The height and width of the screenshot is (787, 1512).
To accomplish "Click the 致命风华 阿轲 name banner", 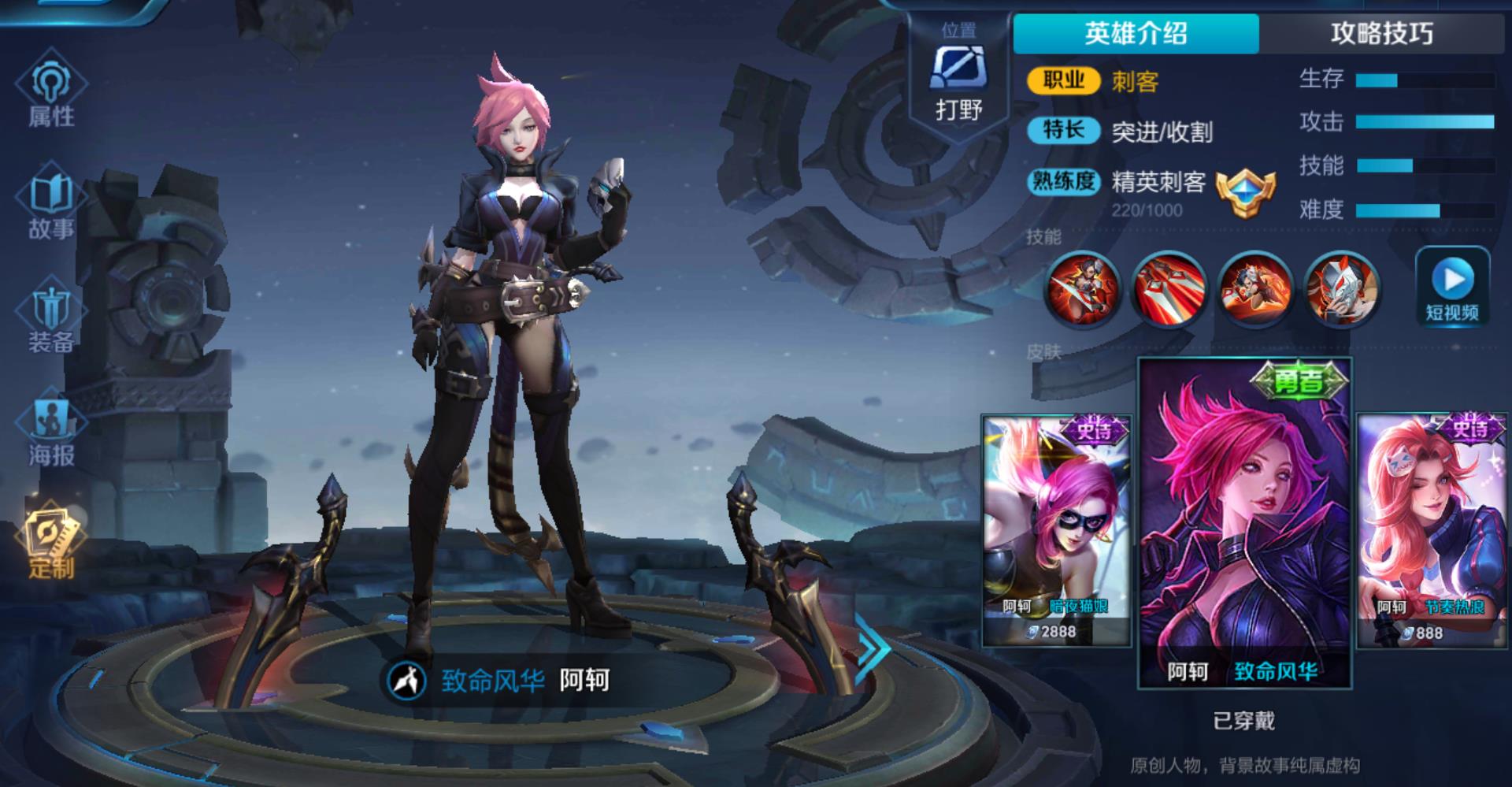I will click(504, 680).
